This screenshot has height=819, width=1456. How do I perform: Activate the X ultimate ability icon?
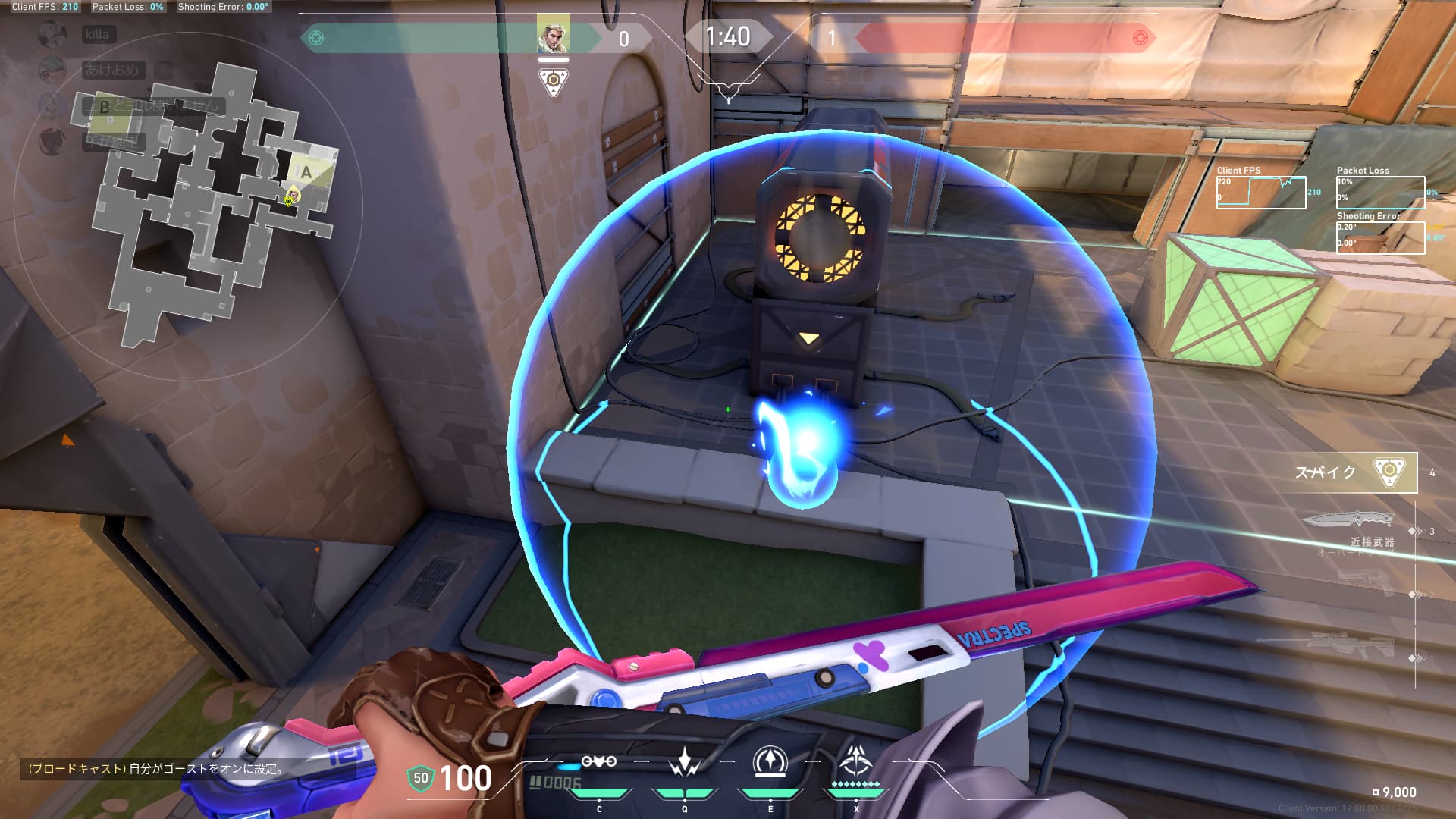tap(856, 761)
